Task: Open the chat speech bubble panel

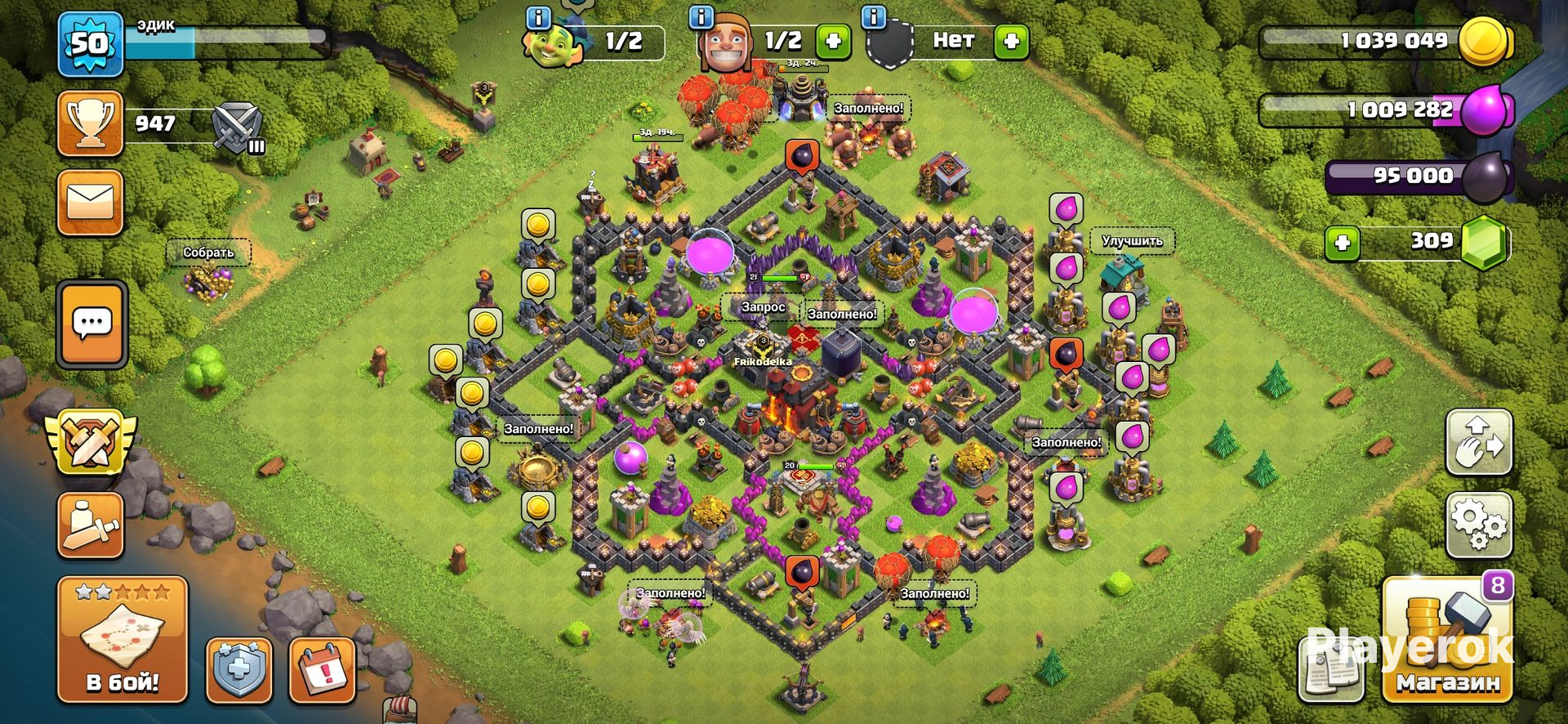Action: (91, 324)
